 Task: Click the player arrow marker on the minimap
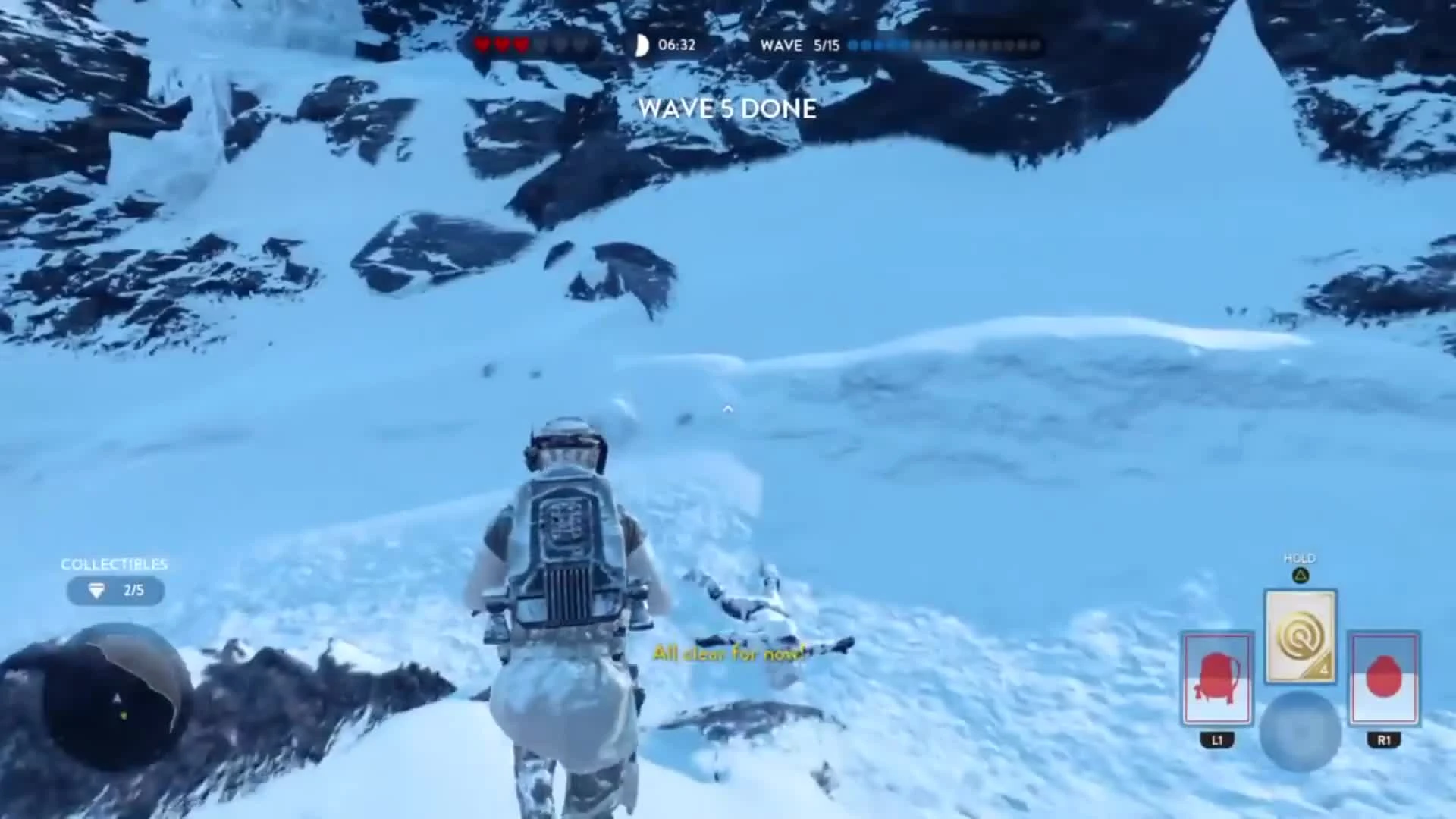point(118,697)
